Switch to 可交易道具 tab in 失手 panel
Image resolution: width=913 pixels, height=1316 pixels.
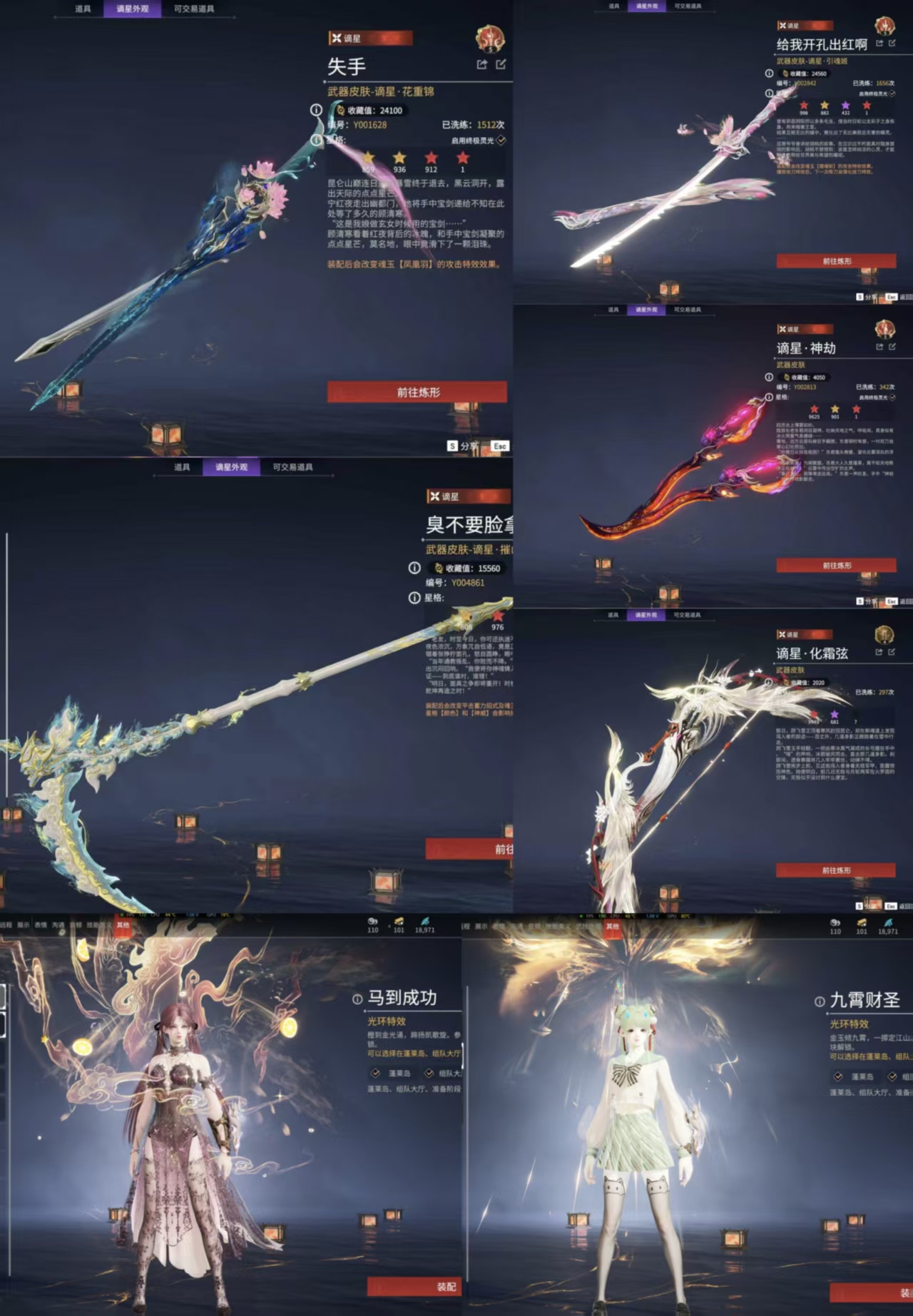[193, 9]
